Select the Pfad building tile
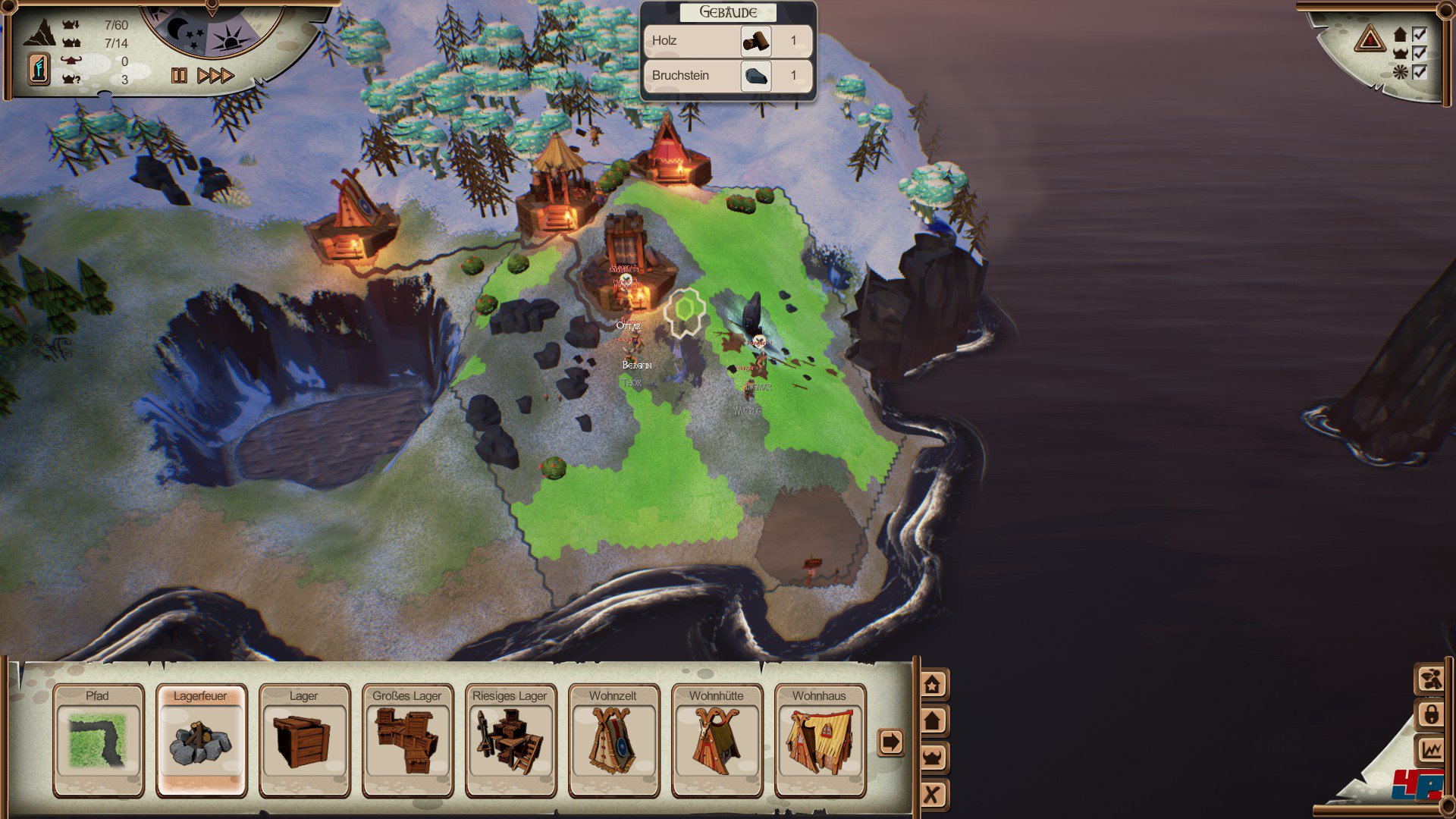The width and height of the screenshot is (1456, 819). click(x=98, y=740)
